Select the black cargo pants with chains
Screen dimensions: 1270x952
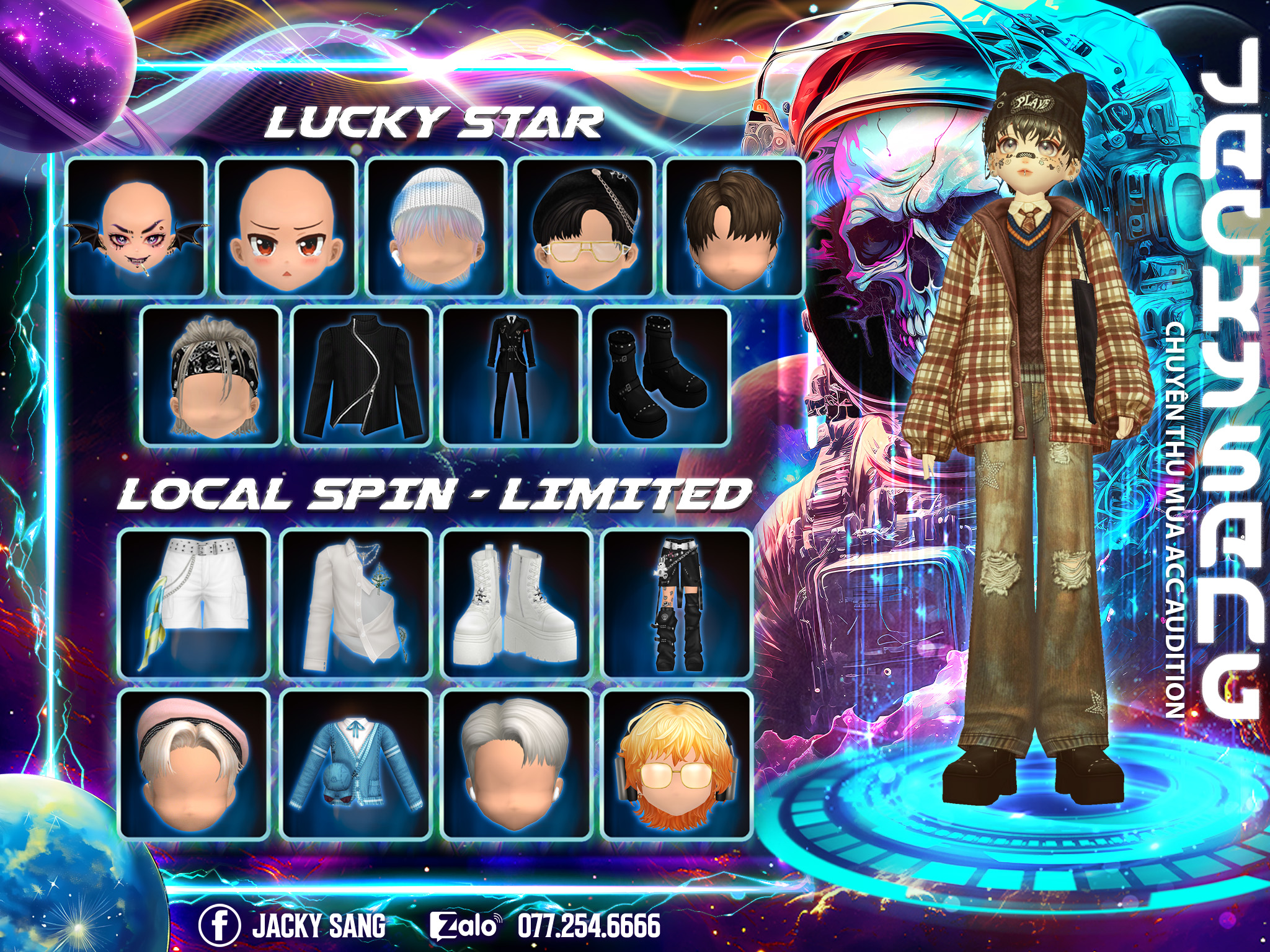pyautogui.click(x=678, y=604)
